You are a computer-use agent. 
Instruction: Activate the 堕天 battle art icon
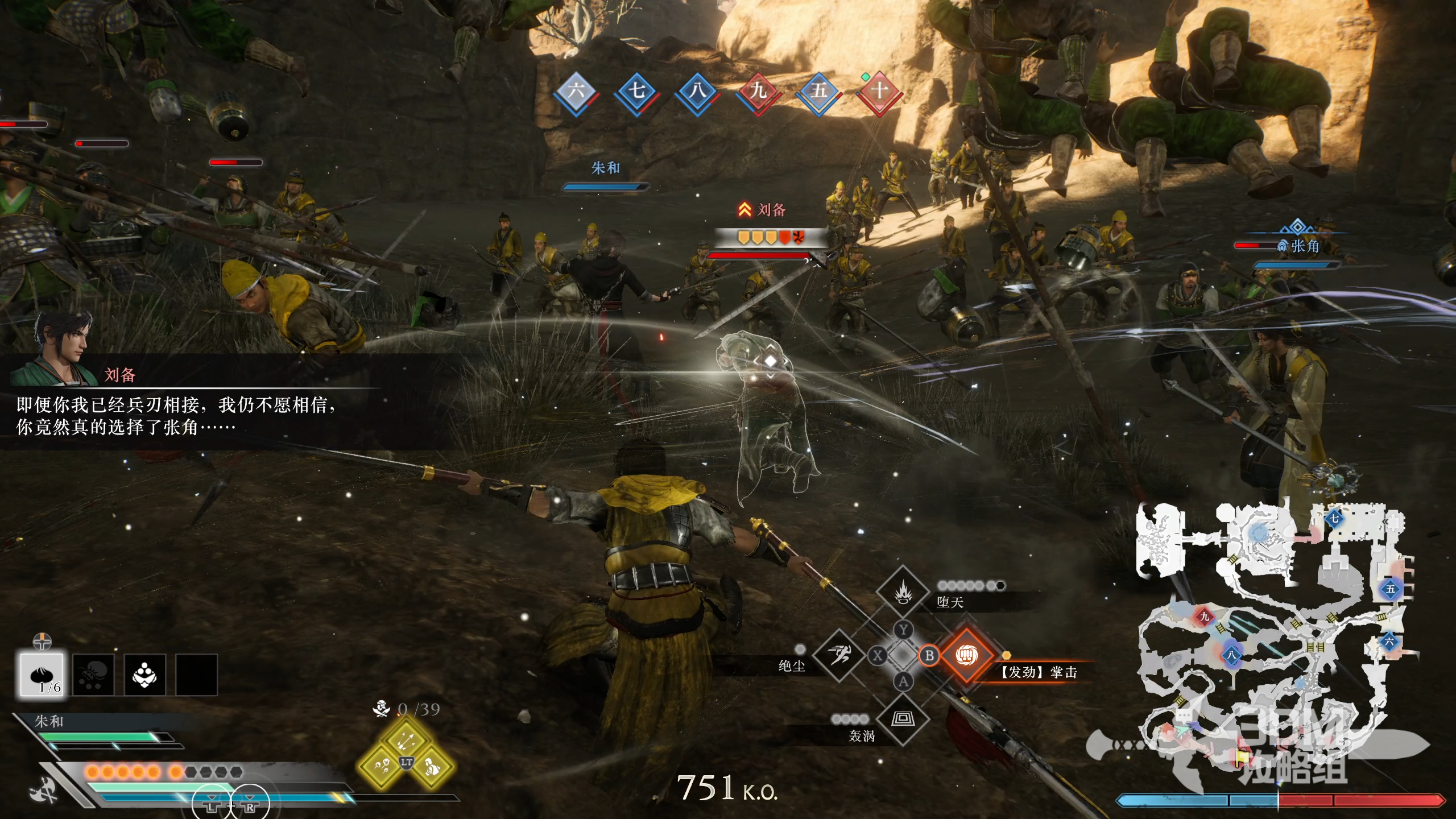tap(903, 593)
